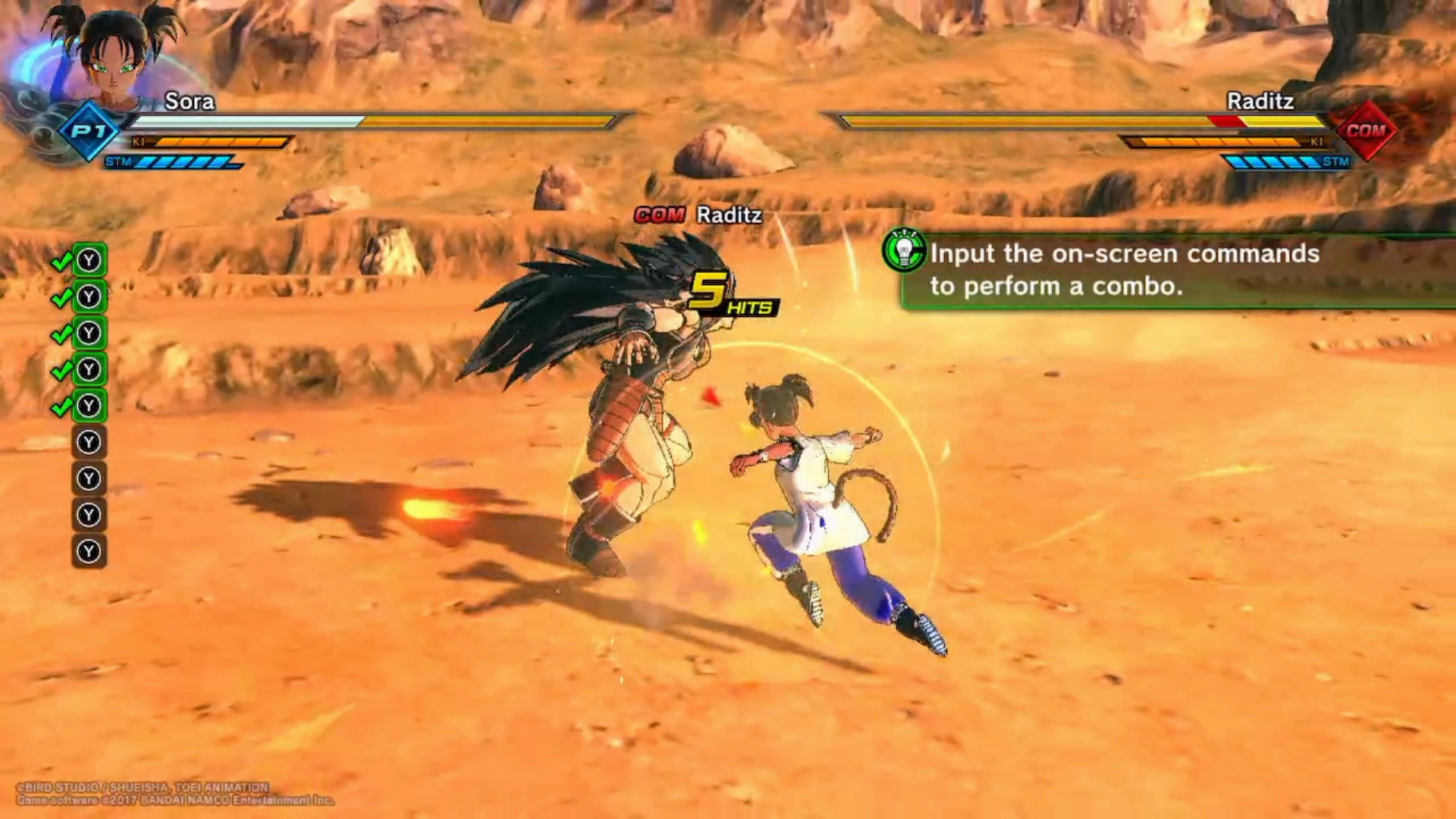This screenshot has width=1456, height=819.
Task: Click the red COM opponent badge
Action: point(1366,130)
